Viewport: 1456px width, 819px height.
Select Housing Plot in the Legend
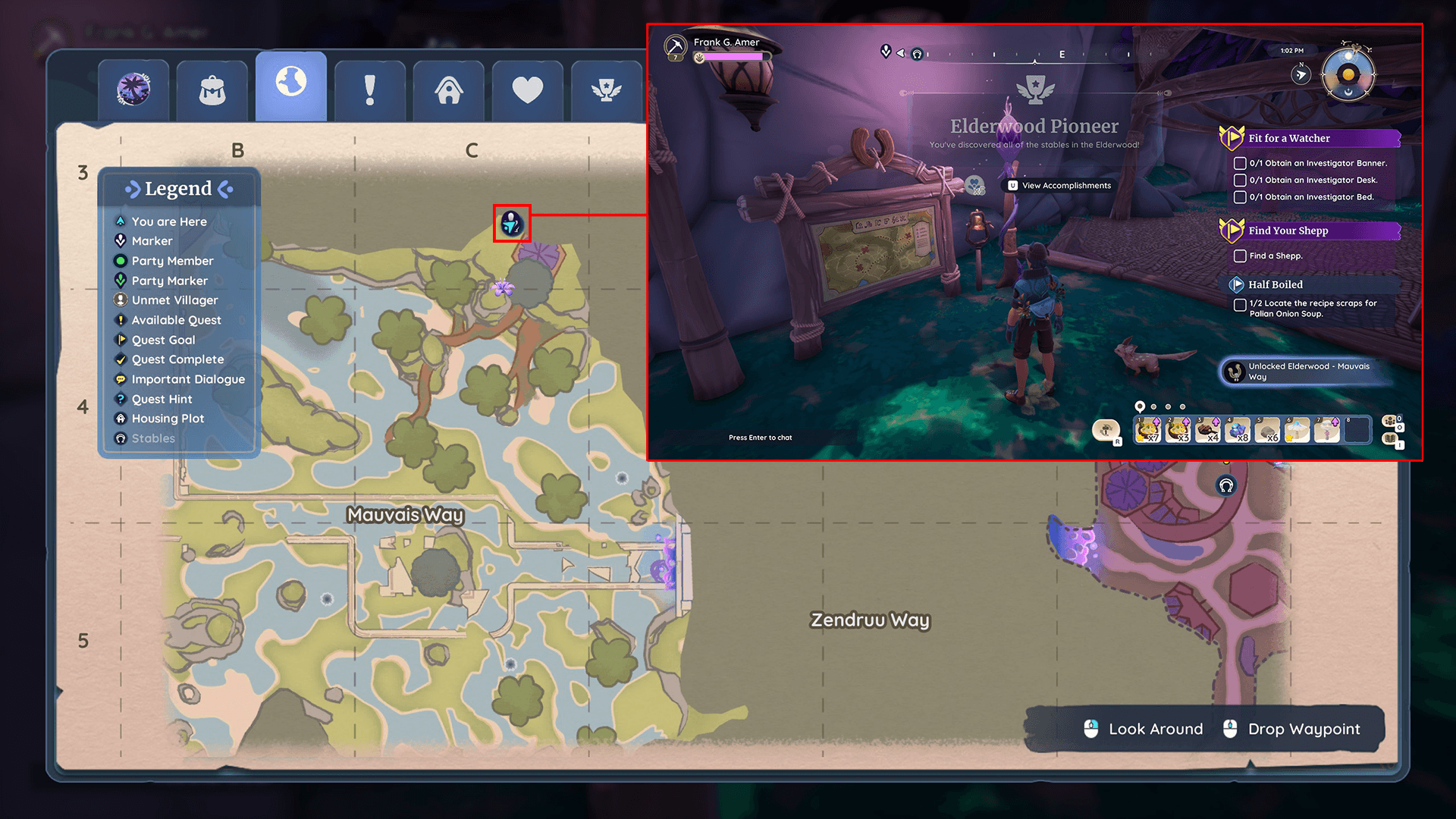(x=168, y=419)
